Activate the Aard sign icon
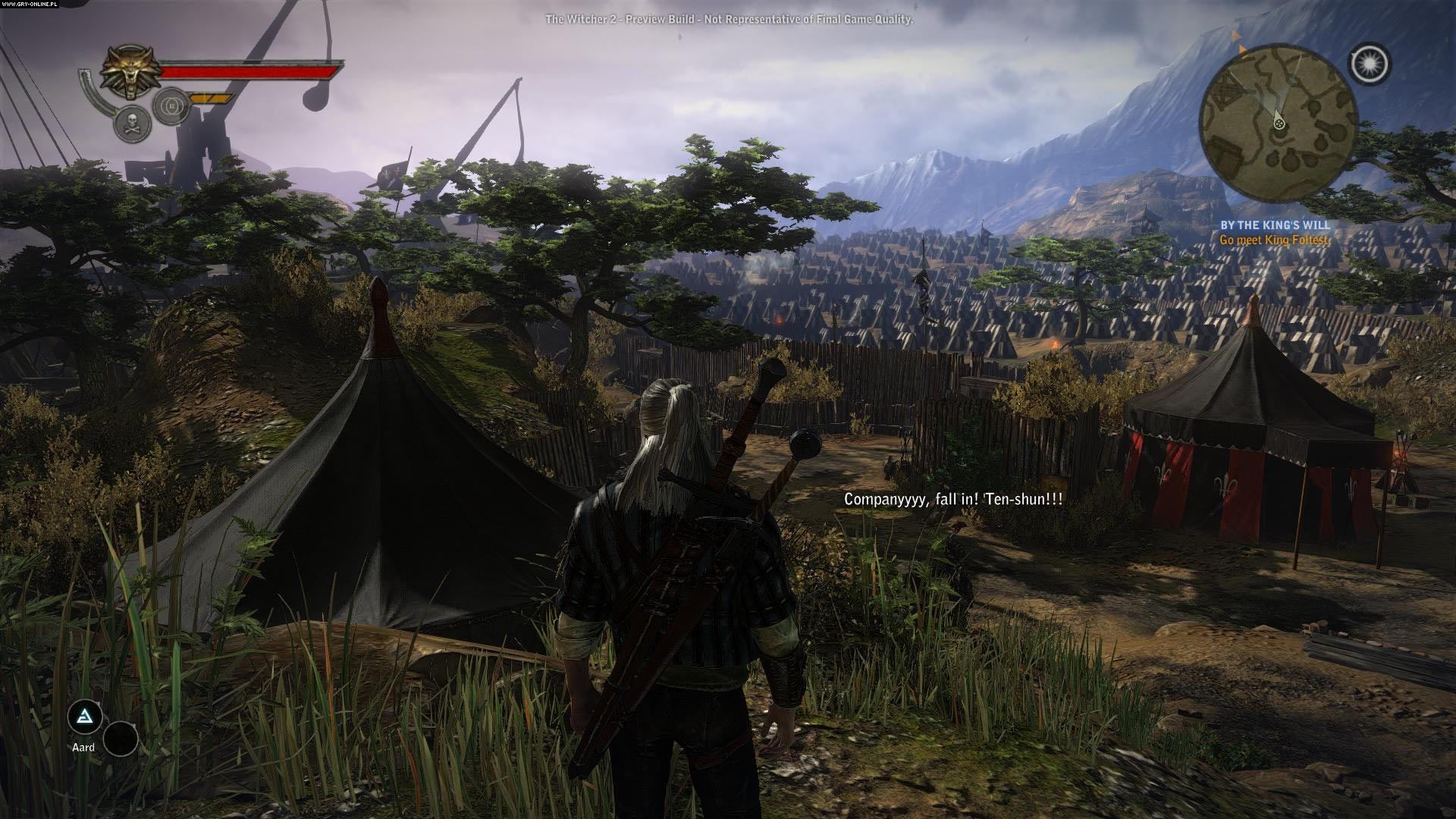This screenshot has height=819, width=1456. coord(84,717)
